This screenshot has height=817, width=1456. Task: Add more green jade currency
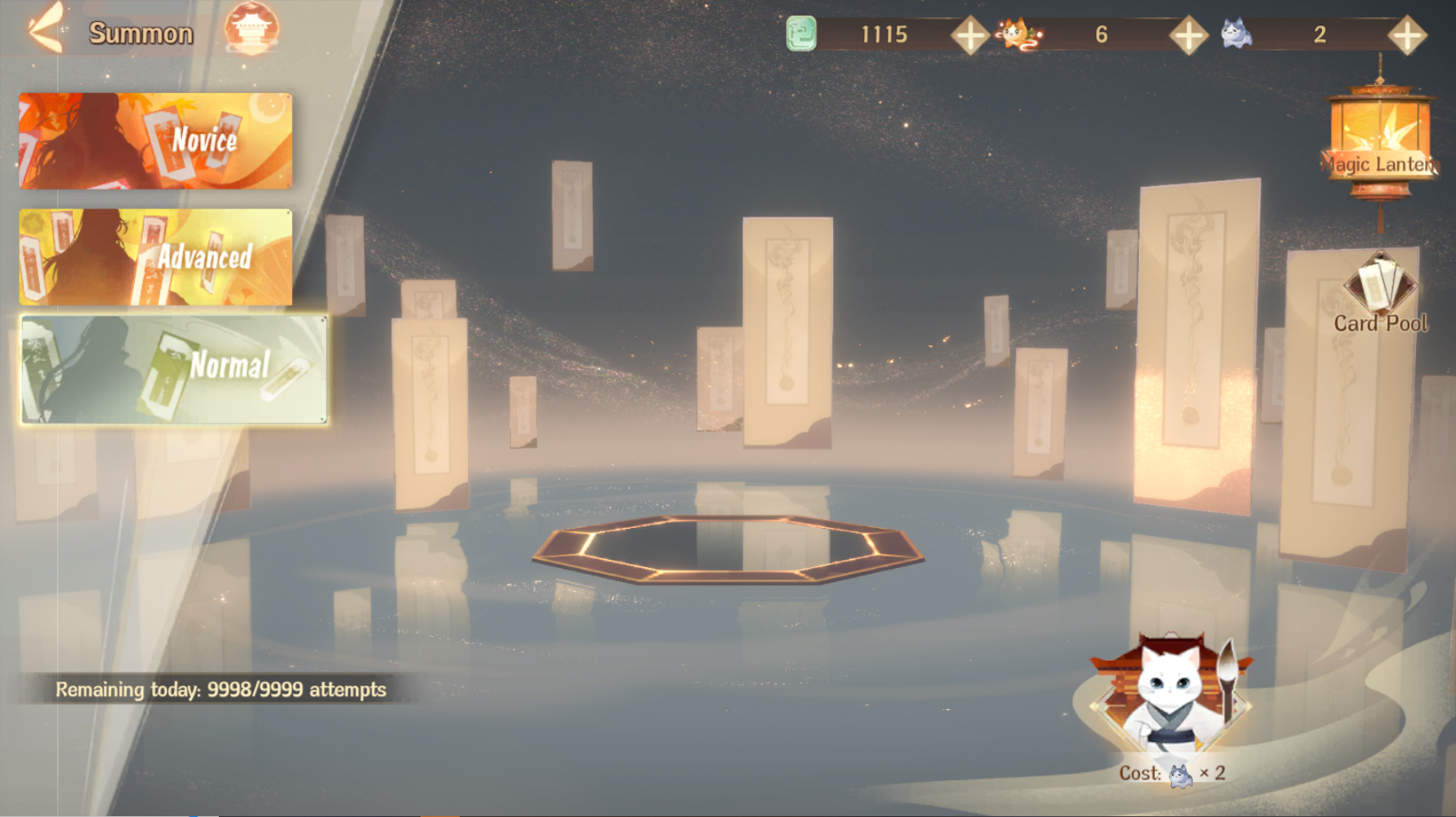click(x=970, y=35)
